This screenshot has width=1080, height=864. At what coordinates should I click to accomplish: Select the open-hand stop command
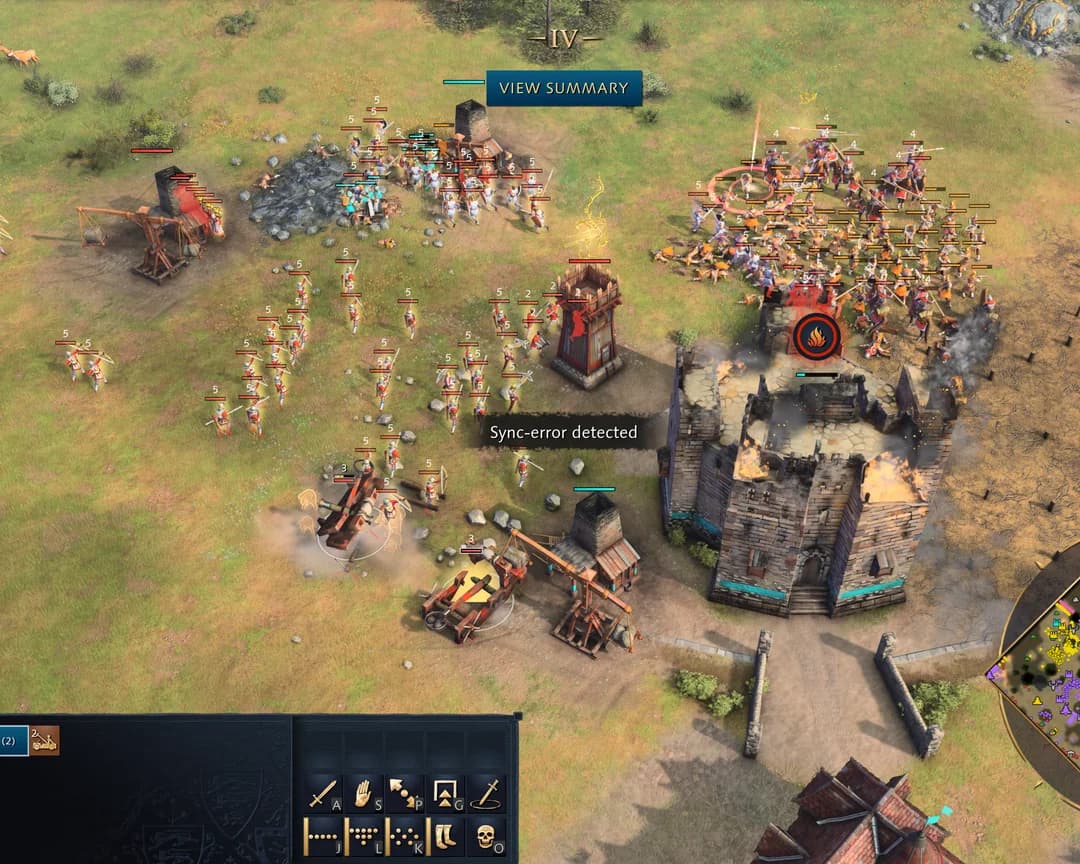click(363, 794)
